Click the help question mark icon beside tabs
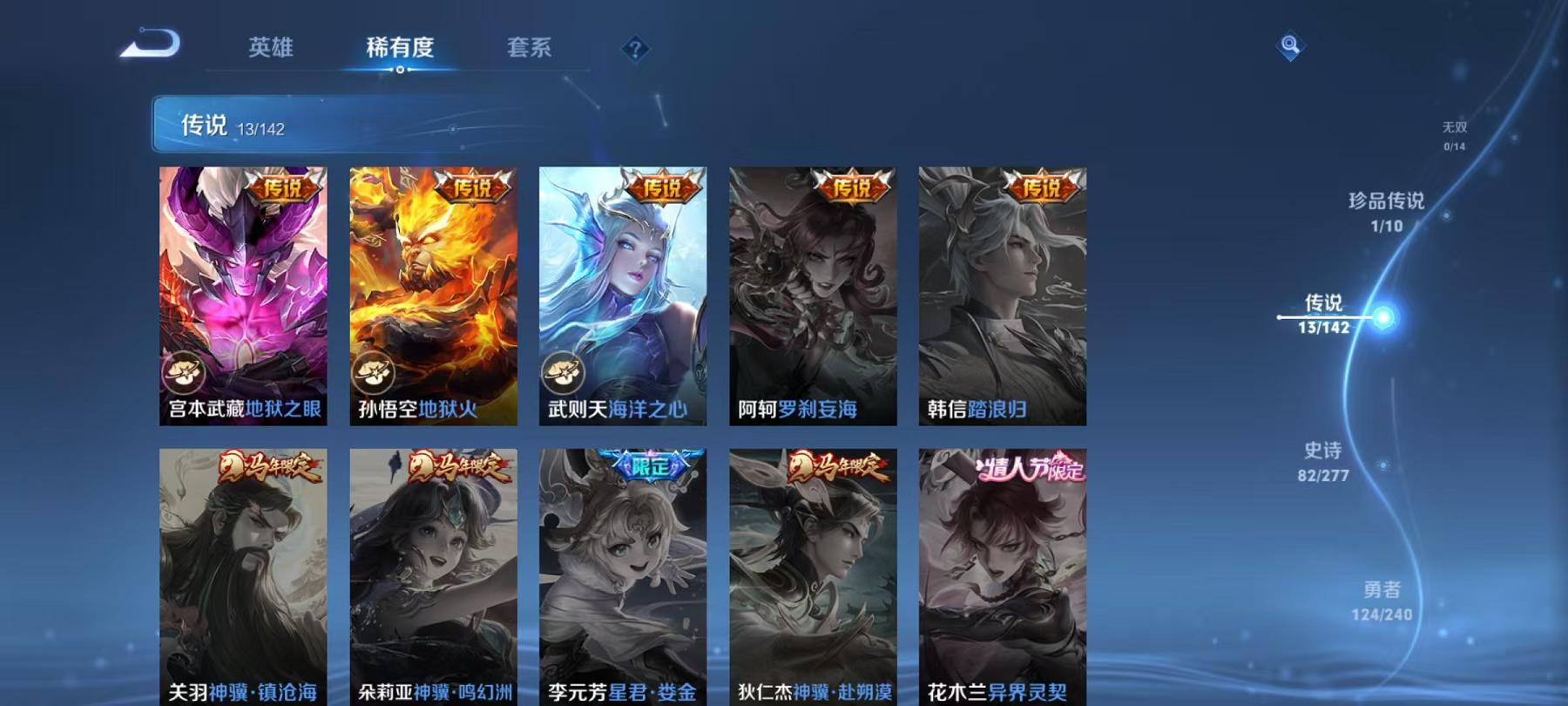The width and height of the screenshot is (1568, 706). click(635, 50)
